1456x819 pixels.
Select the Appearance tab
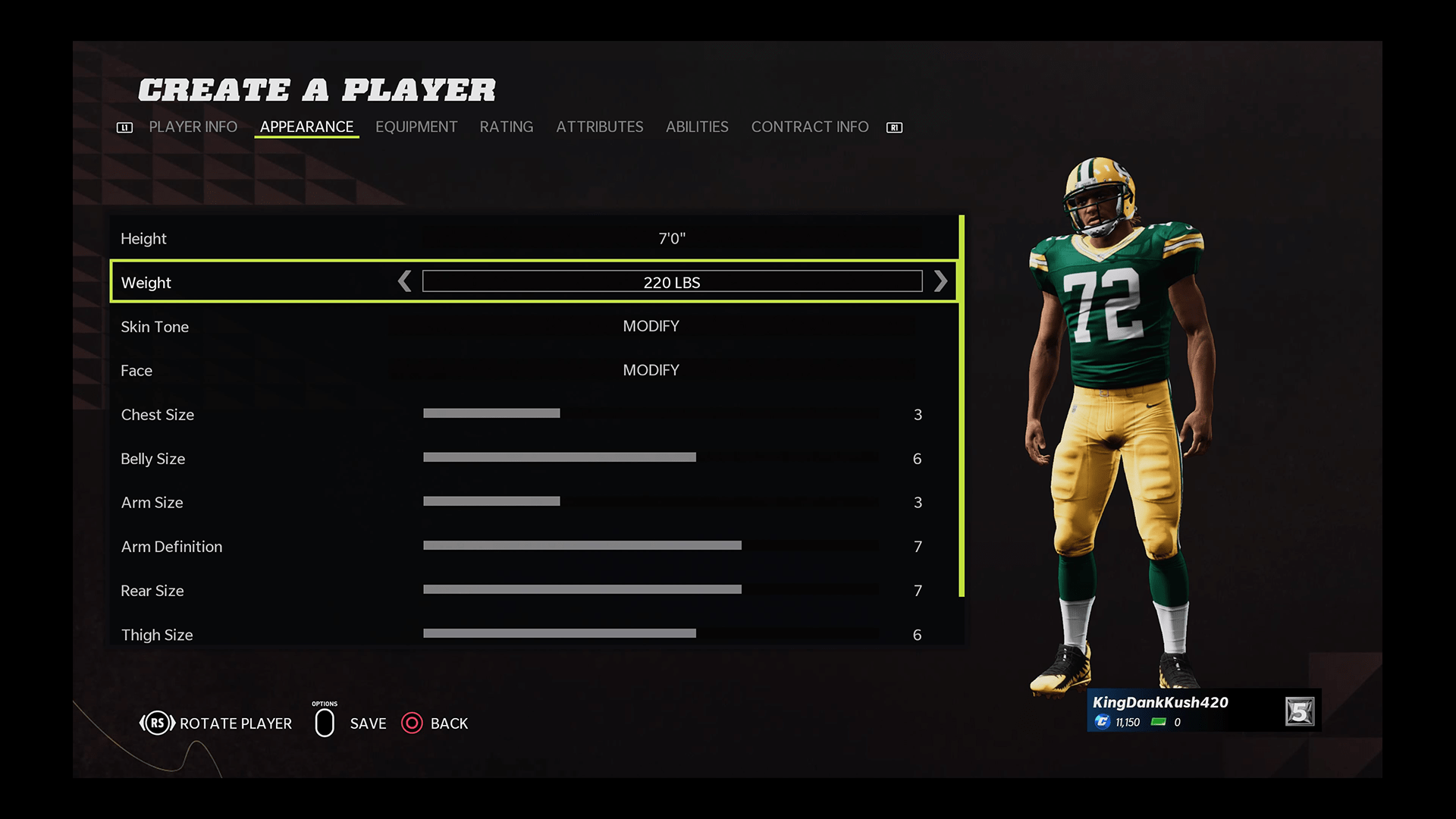click(x=306, y=127)
